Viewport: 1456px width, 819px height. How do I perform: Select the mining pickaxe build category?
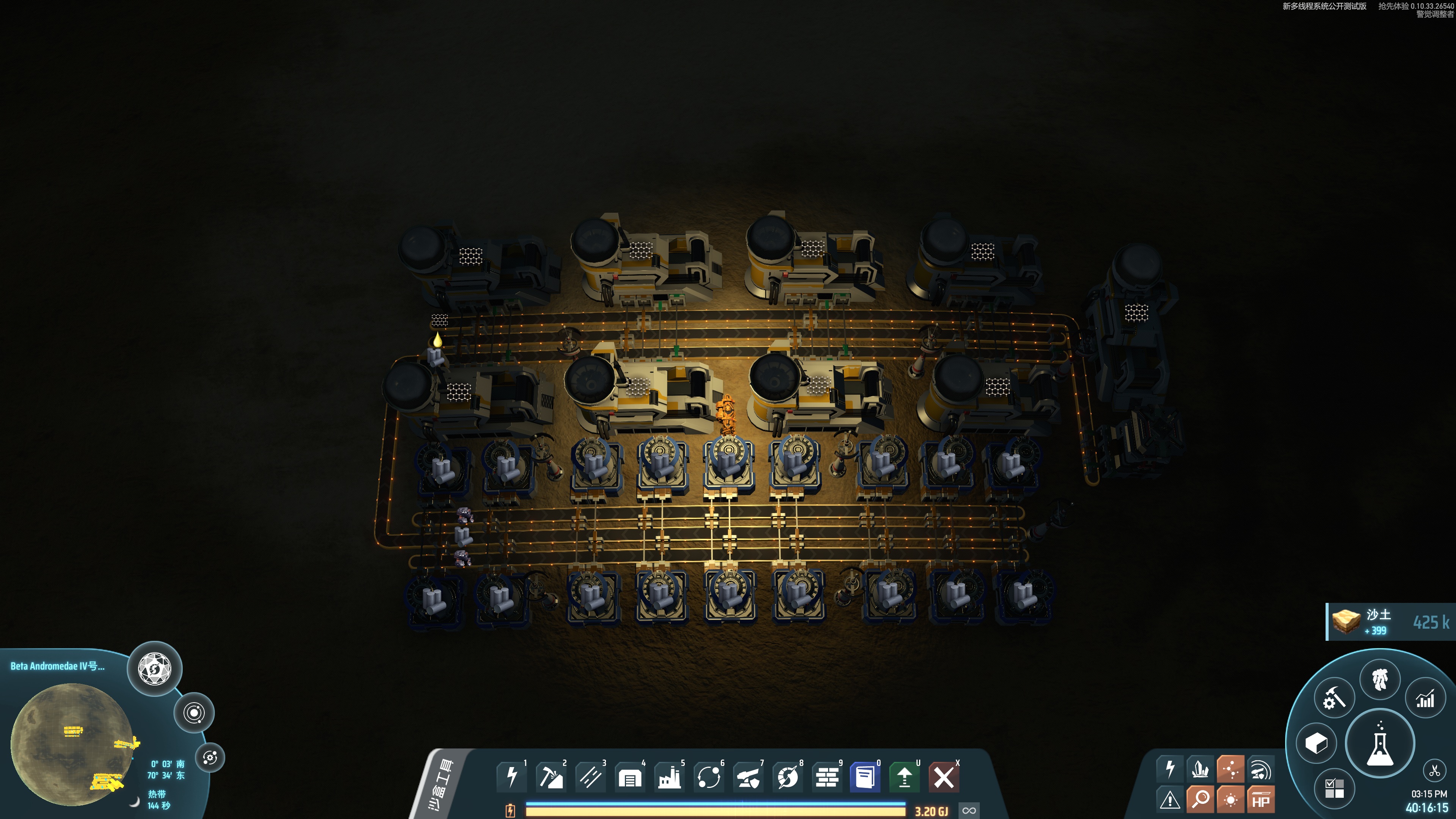pos(551,777)
